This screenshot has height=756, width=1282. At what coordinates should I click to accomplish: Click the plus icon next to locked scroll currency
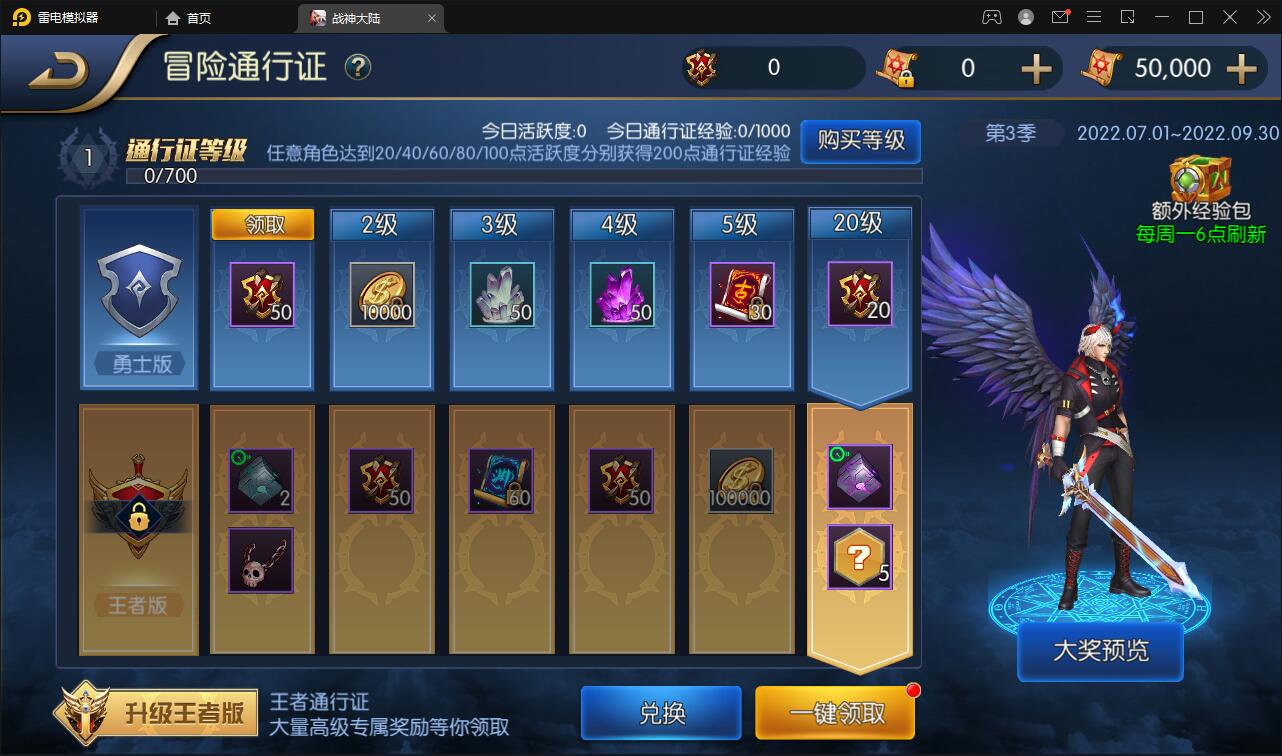click(1037, 68)
